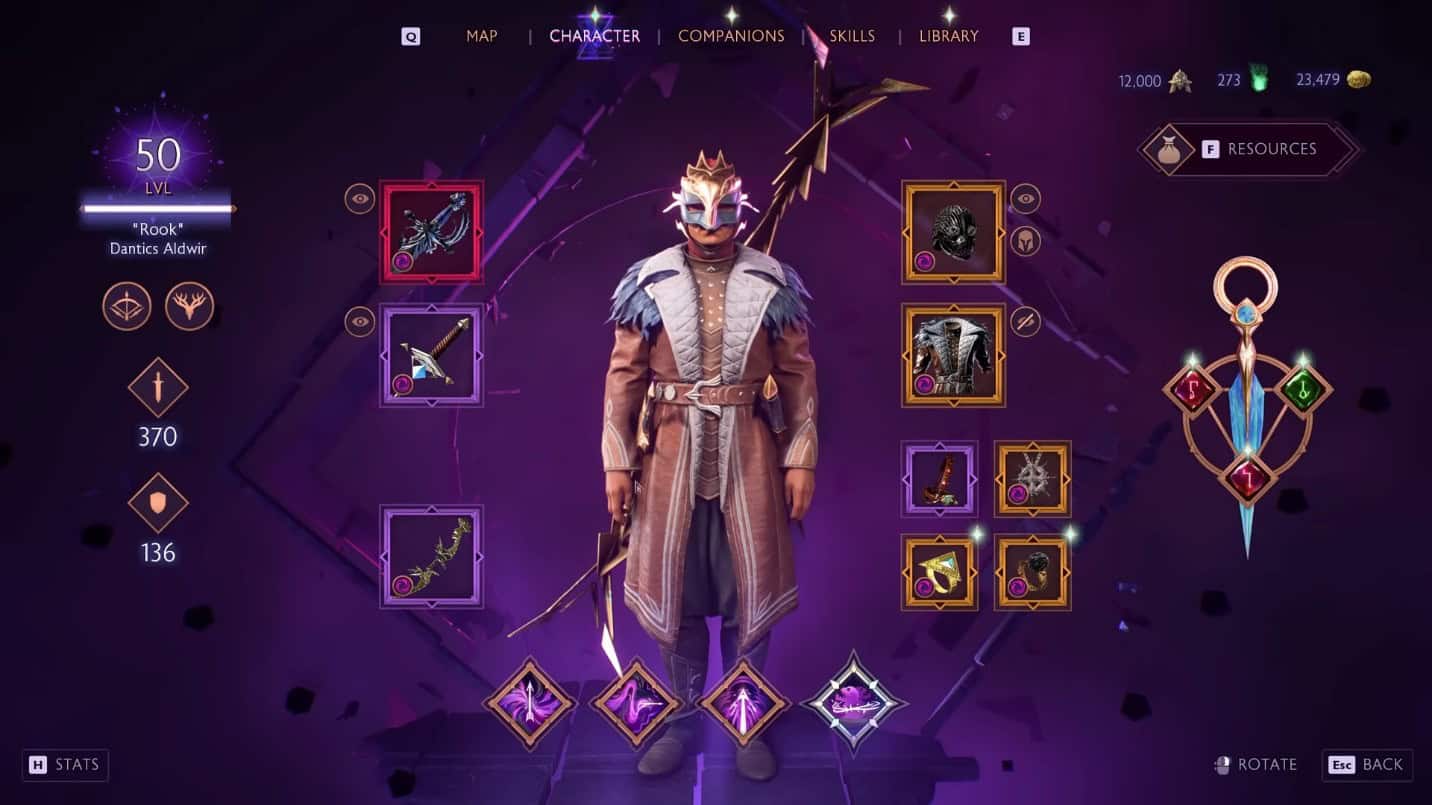Click the XP progress bar under level 50
Viewport: 1432px width, 805px height.
click(157, 208)
